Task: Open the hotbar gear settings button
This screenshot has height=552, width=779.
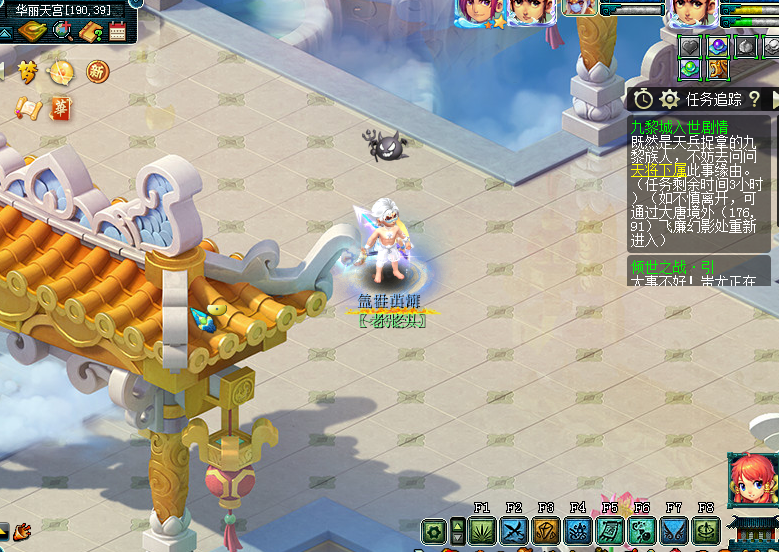Action: click(x=434, y=531)
